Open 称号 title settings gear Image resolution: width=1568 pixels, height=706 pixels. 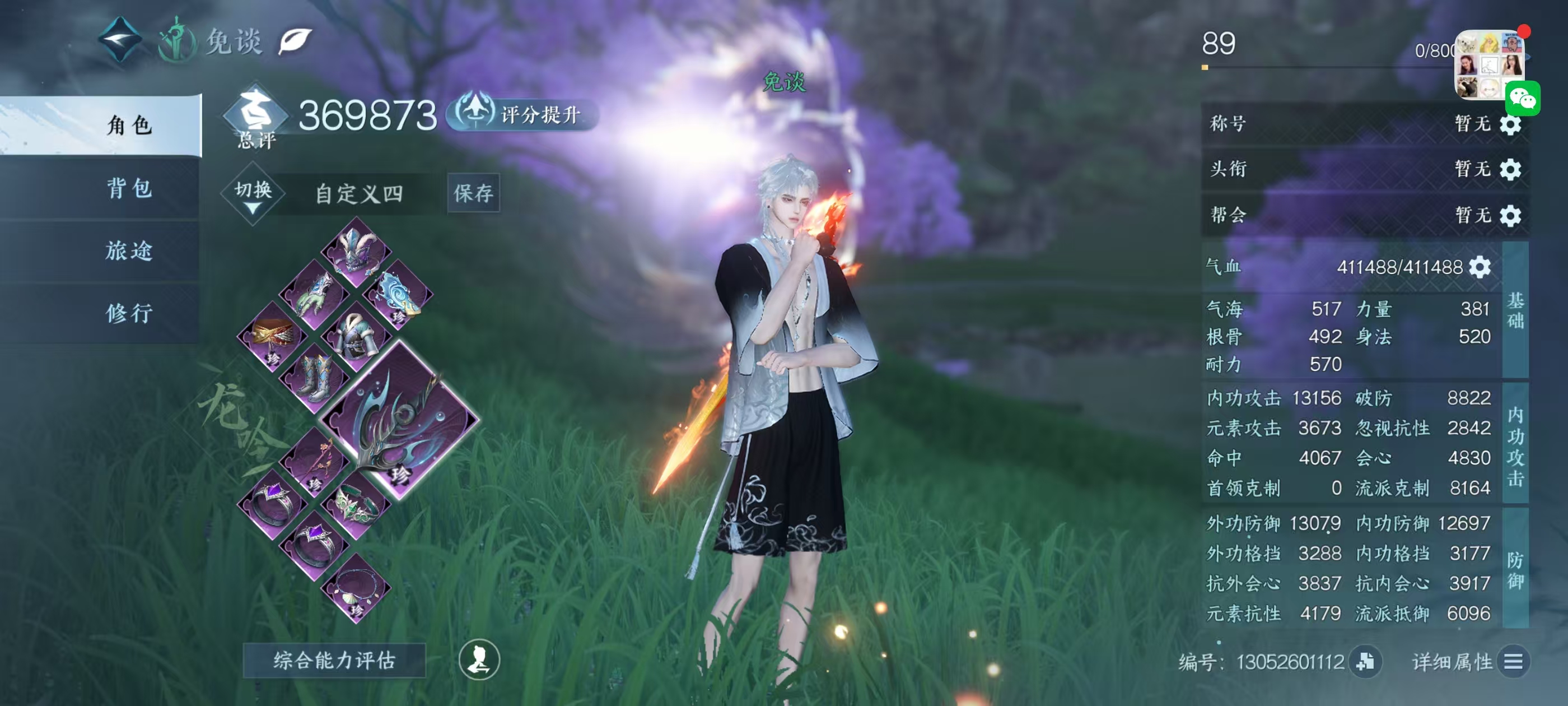click(x=1510, y=124)
